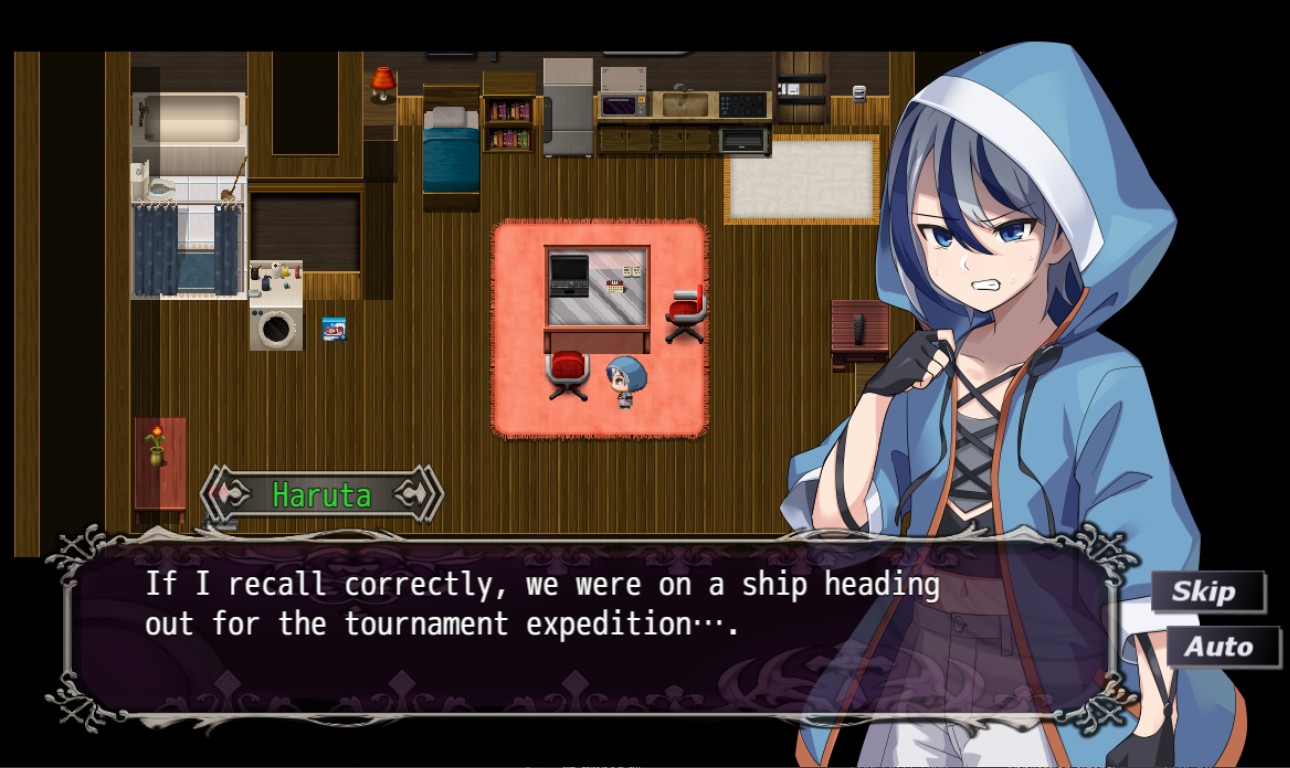Viewport: 1290px width, 768px height.
Task: Click the computer on the desk
Action: coord(567,277)
